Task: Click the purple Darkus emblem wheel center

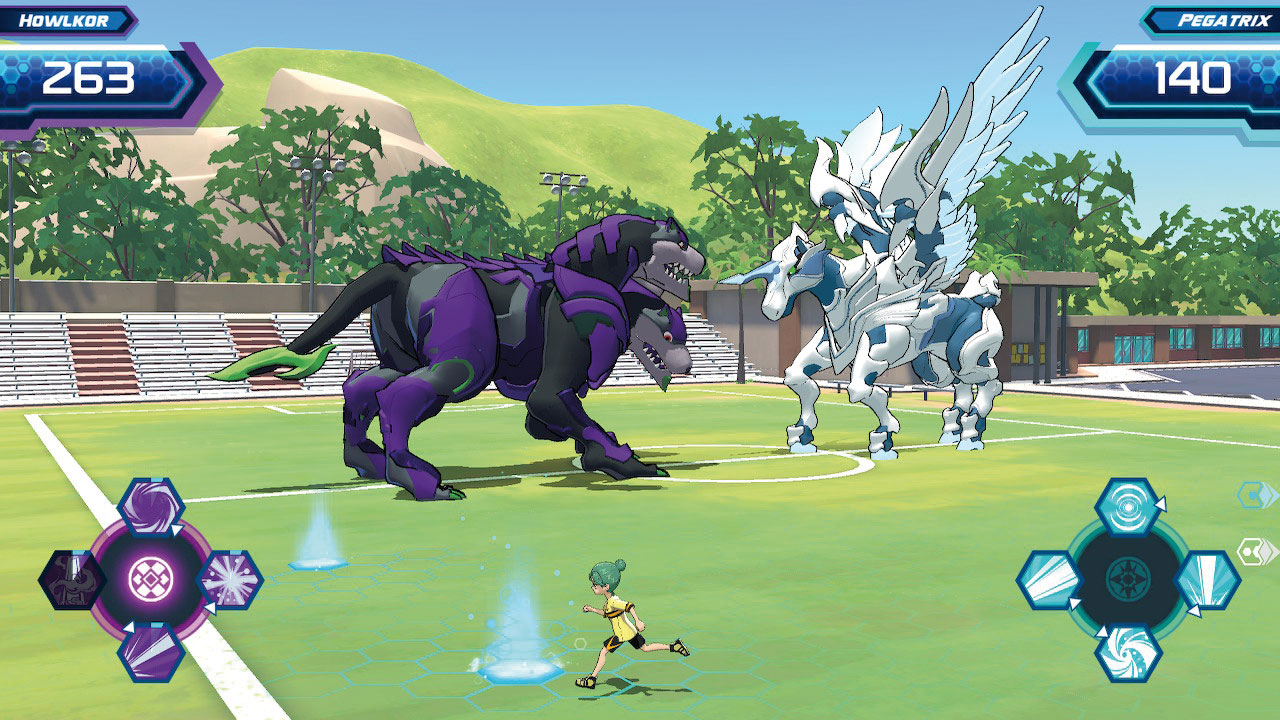Action: [x=151, y=579]
